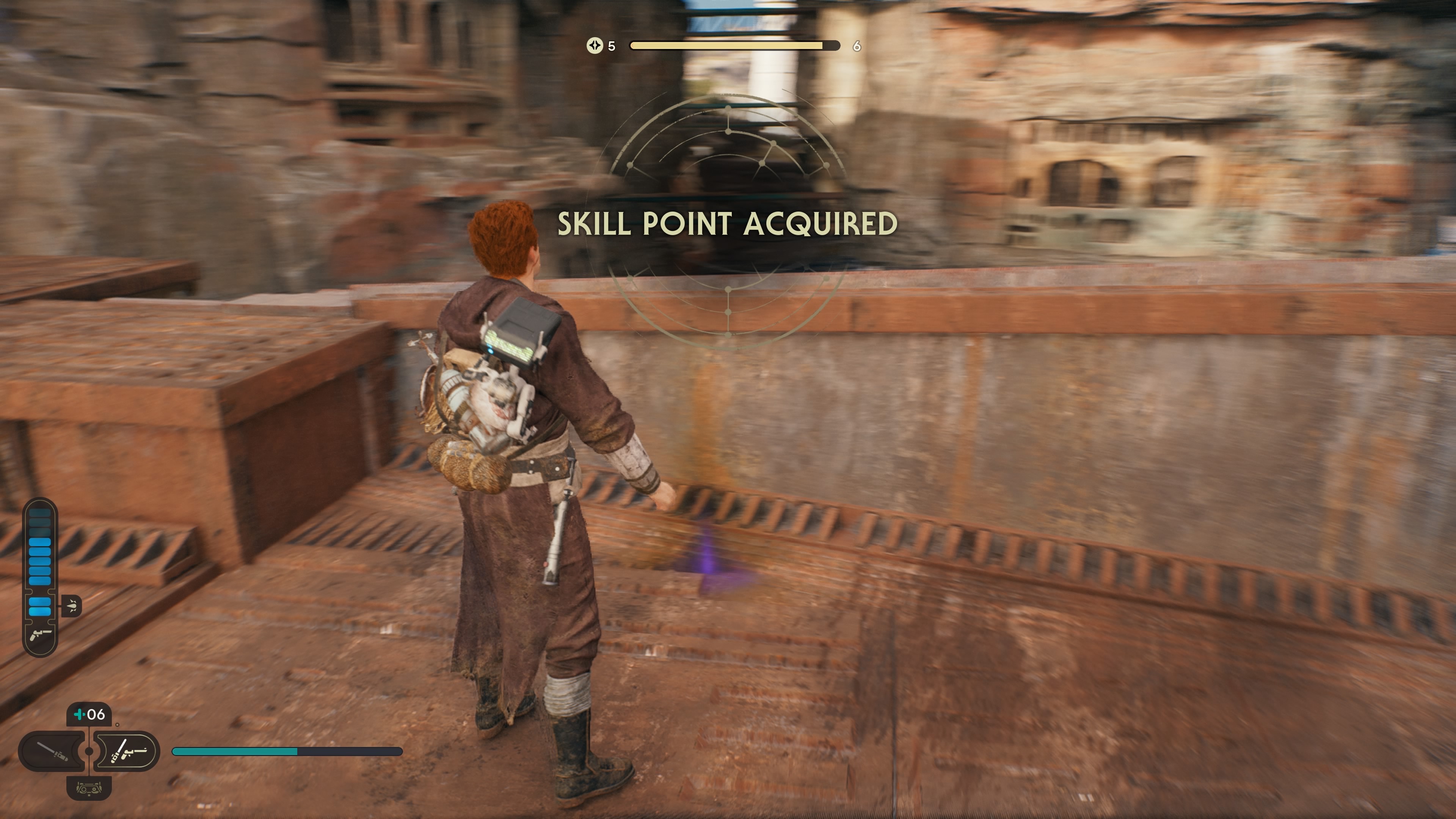Click the bird companion icon beside the Force meter
The height and width of the screenshot is (819, 1456).
coord(72,606)
